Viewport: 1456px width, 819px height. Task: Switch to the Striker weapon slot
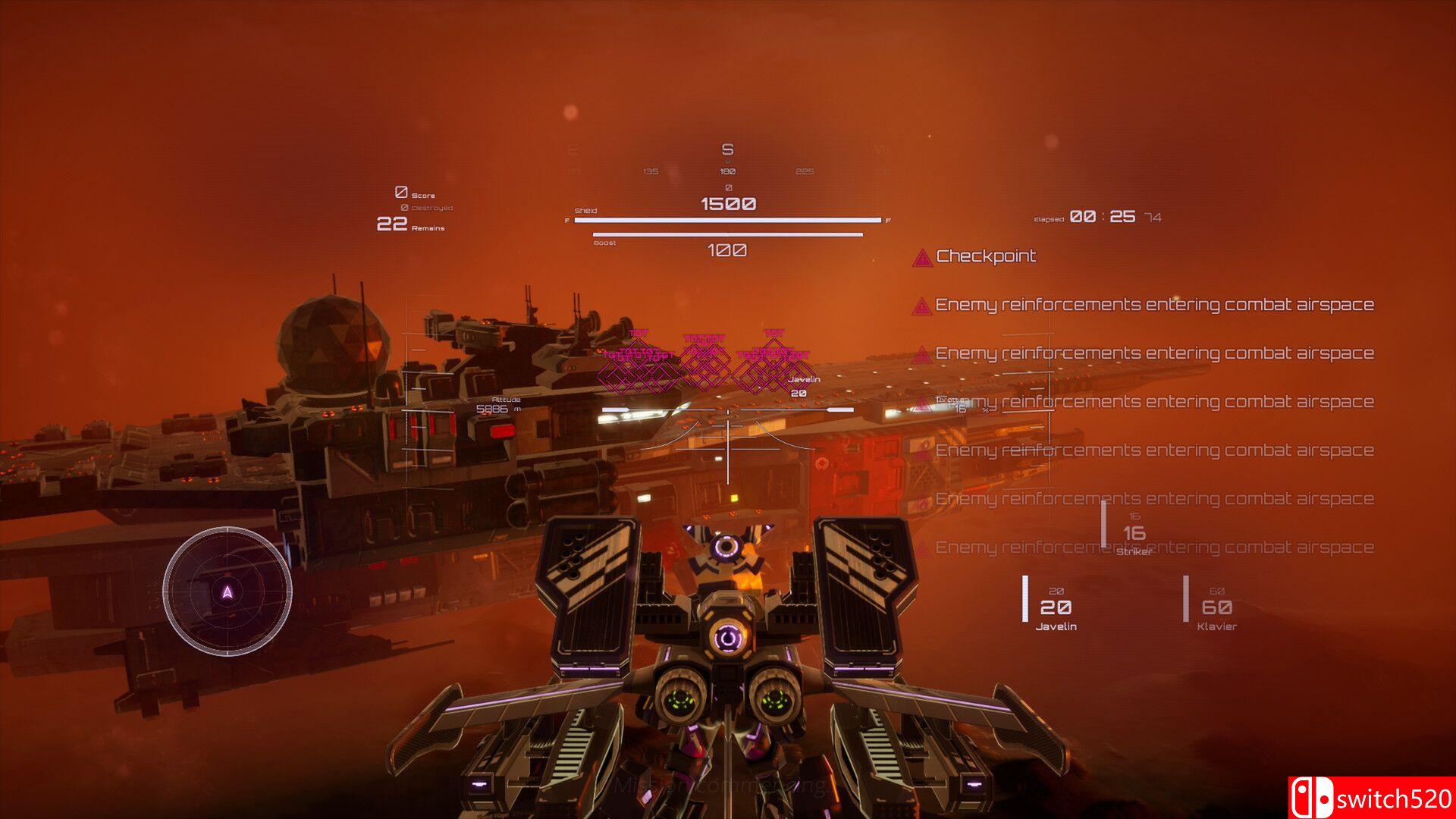pyautogui.click(x=1134, y=535)
